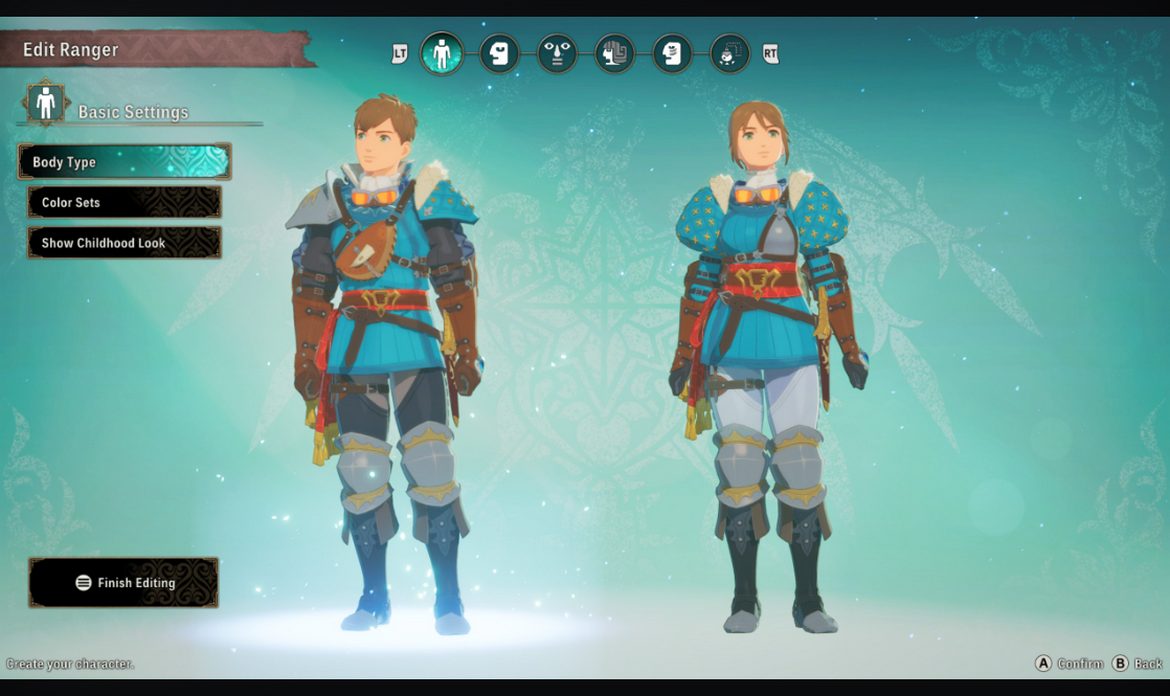
Task: Open the head profile tab
Action: 499,53
